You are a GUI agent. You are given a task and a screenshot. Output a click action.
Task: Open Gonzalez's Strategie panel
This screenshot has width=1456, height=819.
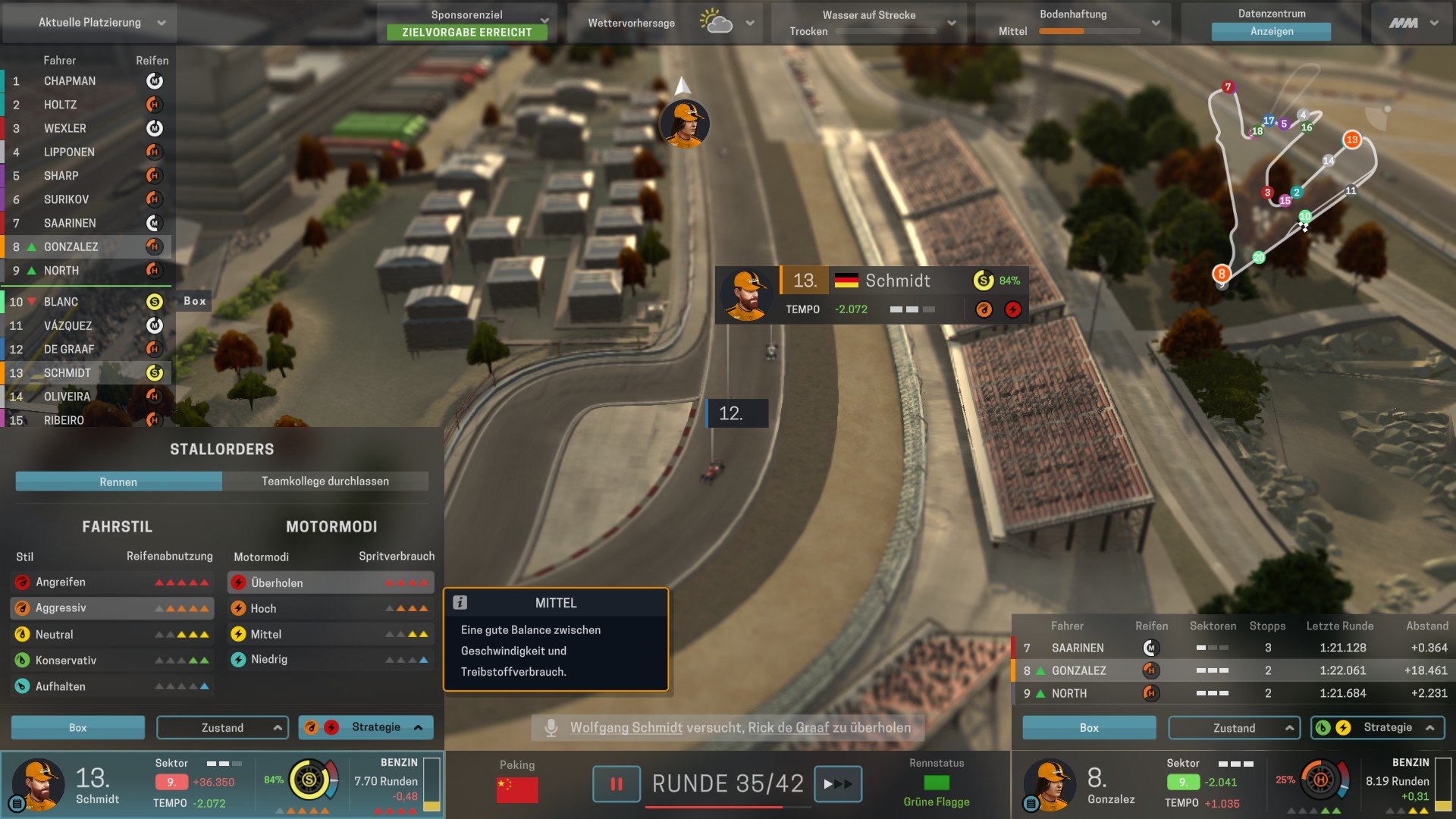click(x=1377, y=727)
